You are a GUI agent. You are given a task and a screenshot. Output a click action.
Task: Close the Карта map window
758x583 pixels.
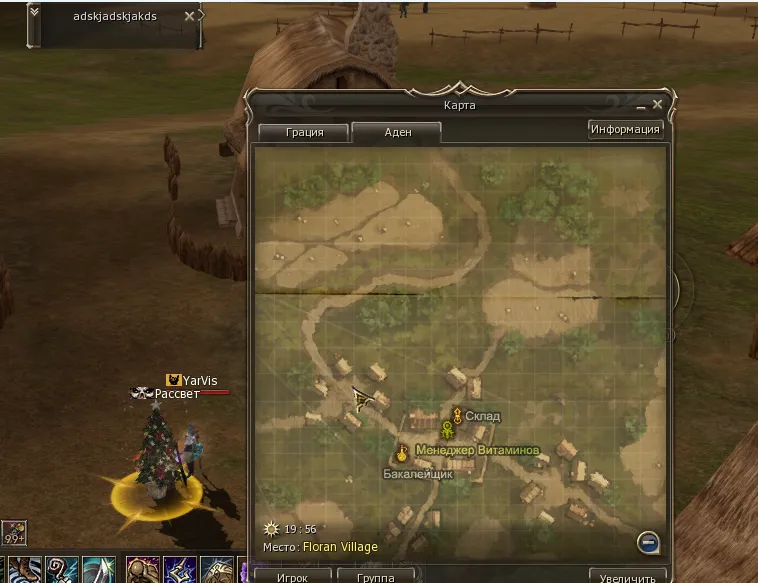tap(657, 104)
